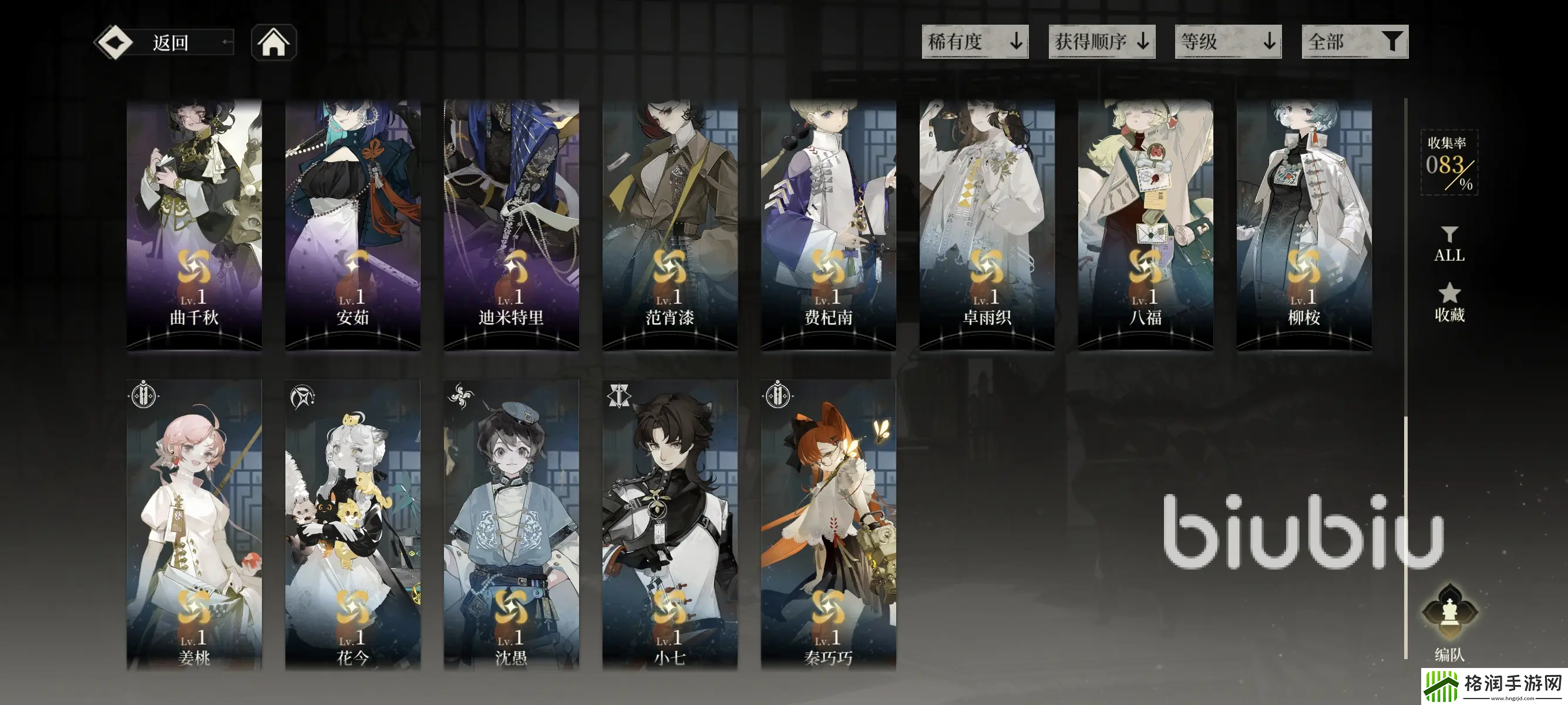Screen dimensions: 1568x705
Task: Toggle the 等级 sort direction arrow
Action: [1269, 43]
